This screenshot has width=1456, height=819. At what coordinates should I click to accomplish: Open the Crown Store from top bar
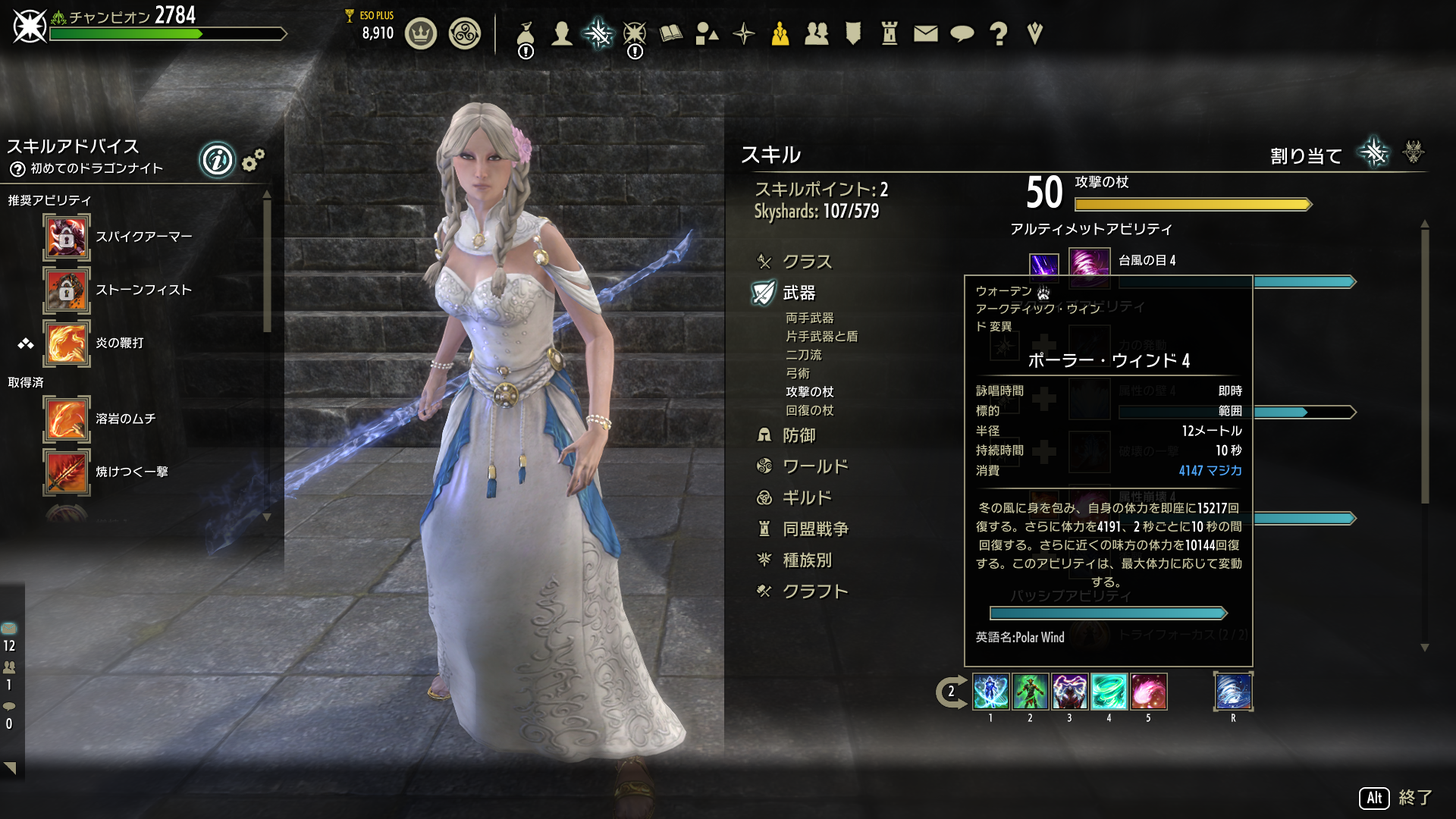[x=421, y=33]
